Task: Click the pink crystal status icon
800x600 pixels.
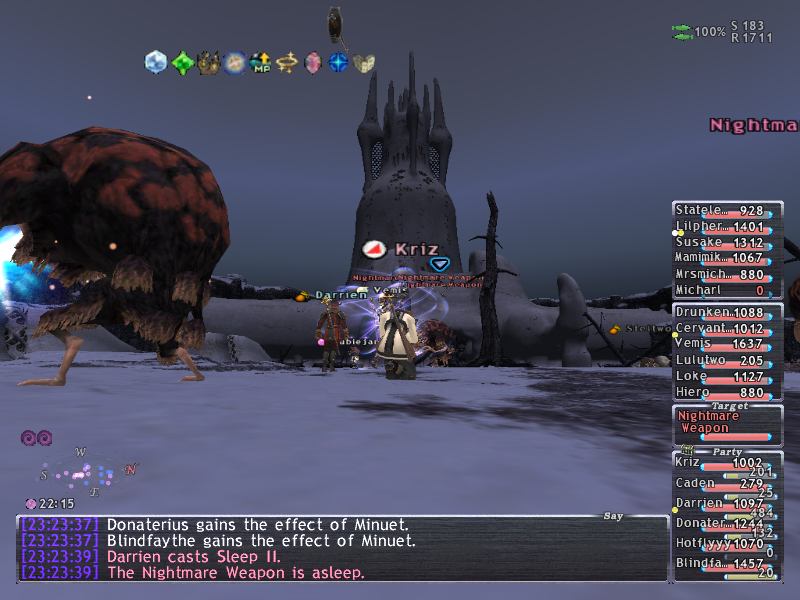Action: pyautogui.click(x=313, y=63)
